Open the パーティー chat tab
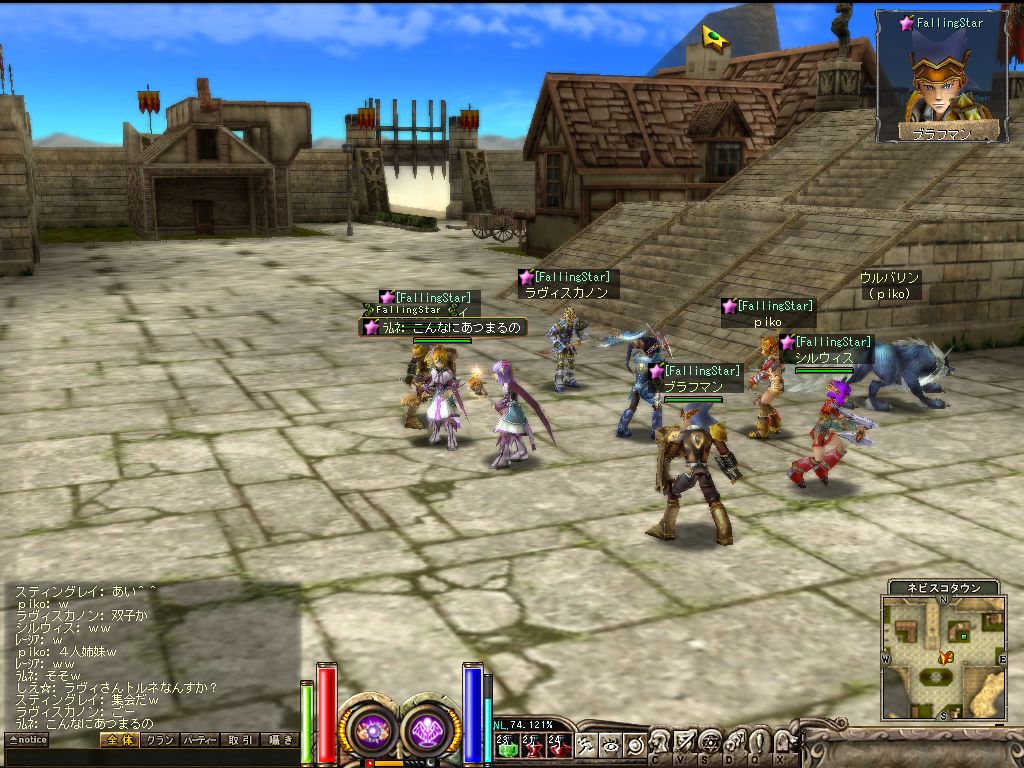This screenshot has height=768, width=1024. [199, 740]
